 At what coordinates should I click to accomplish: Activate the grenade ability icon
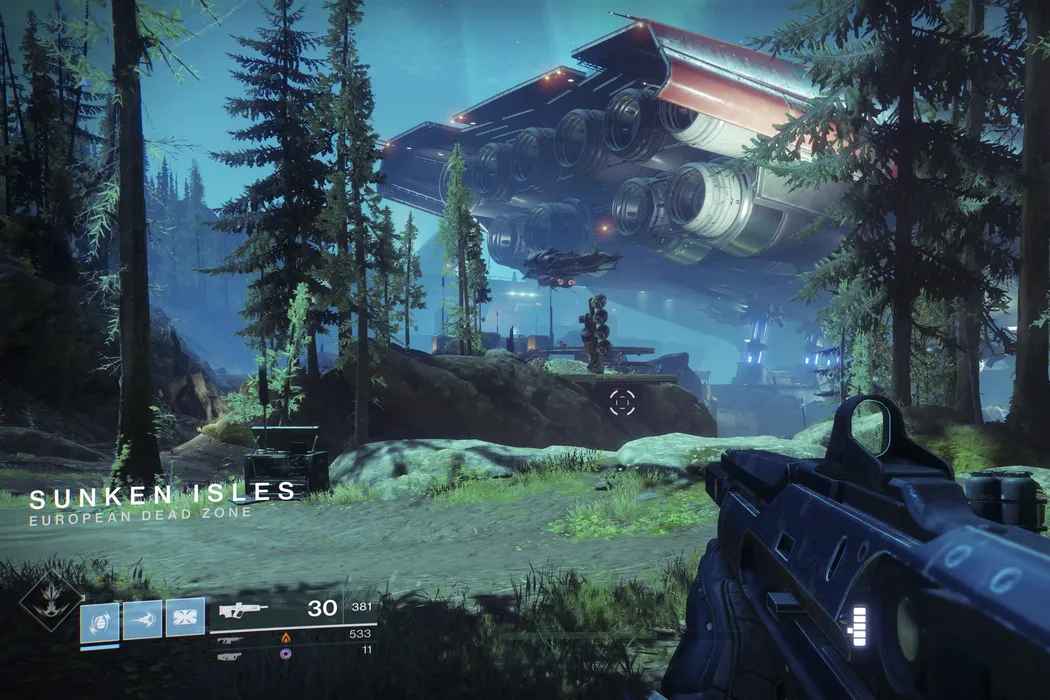[99, 620]
